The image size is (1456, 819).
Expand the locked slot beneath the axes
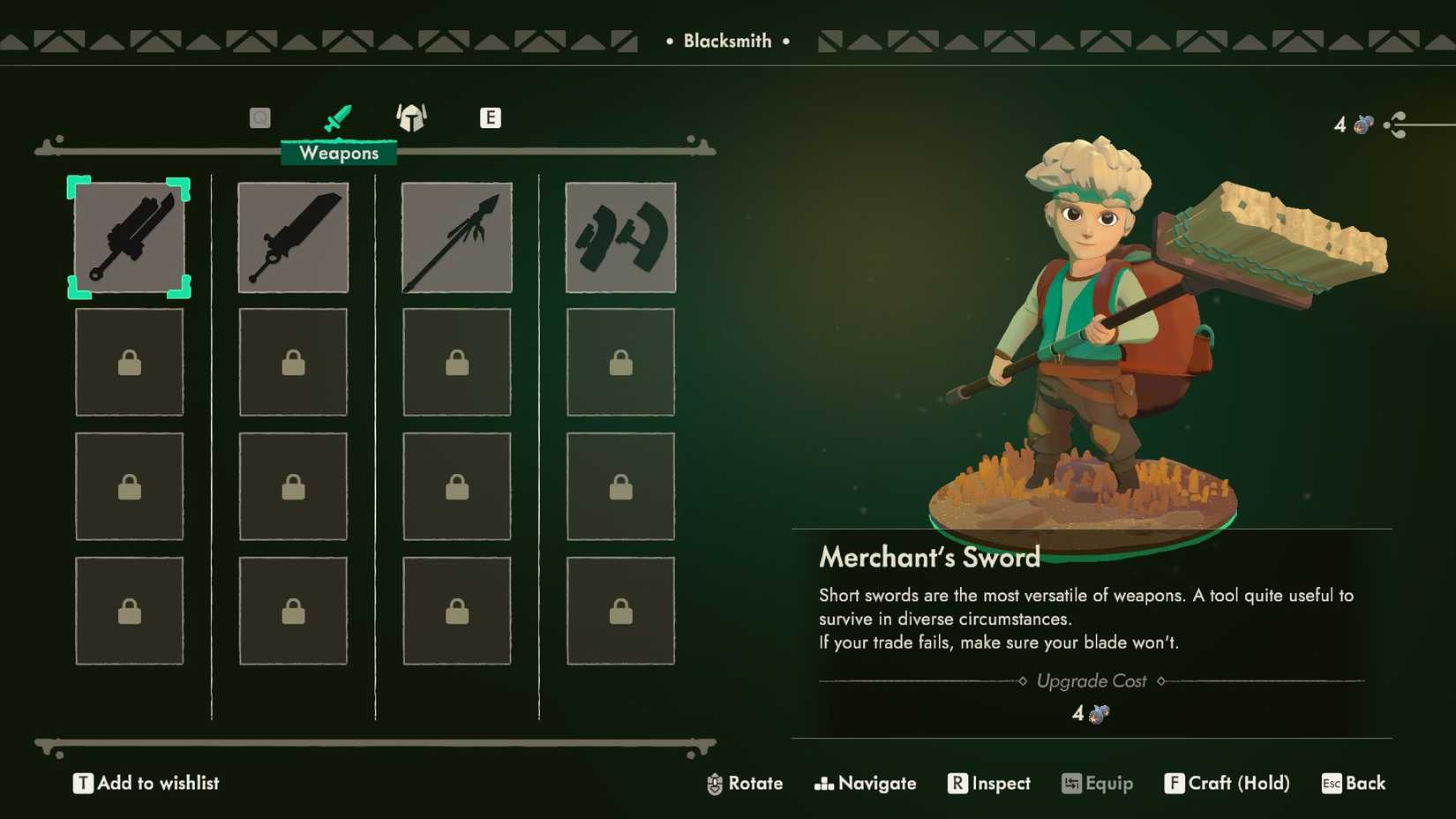point(620,362)
